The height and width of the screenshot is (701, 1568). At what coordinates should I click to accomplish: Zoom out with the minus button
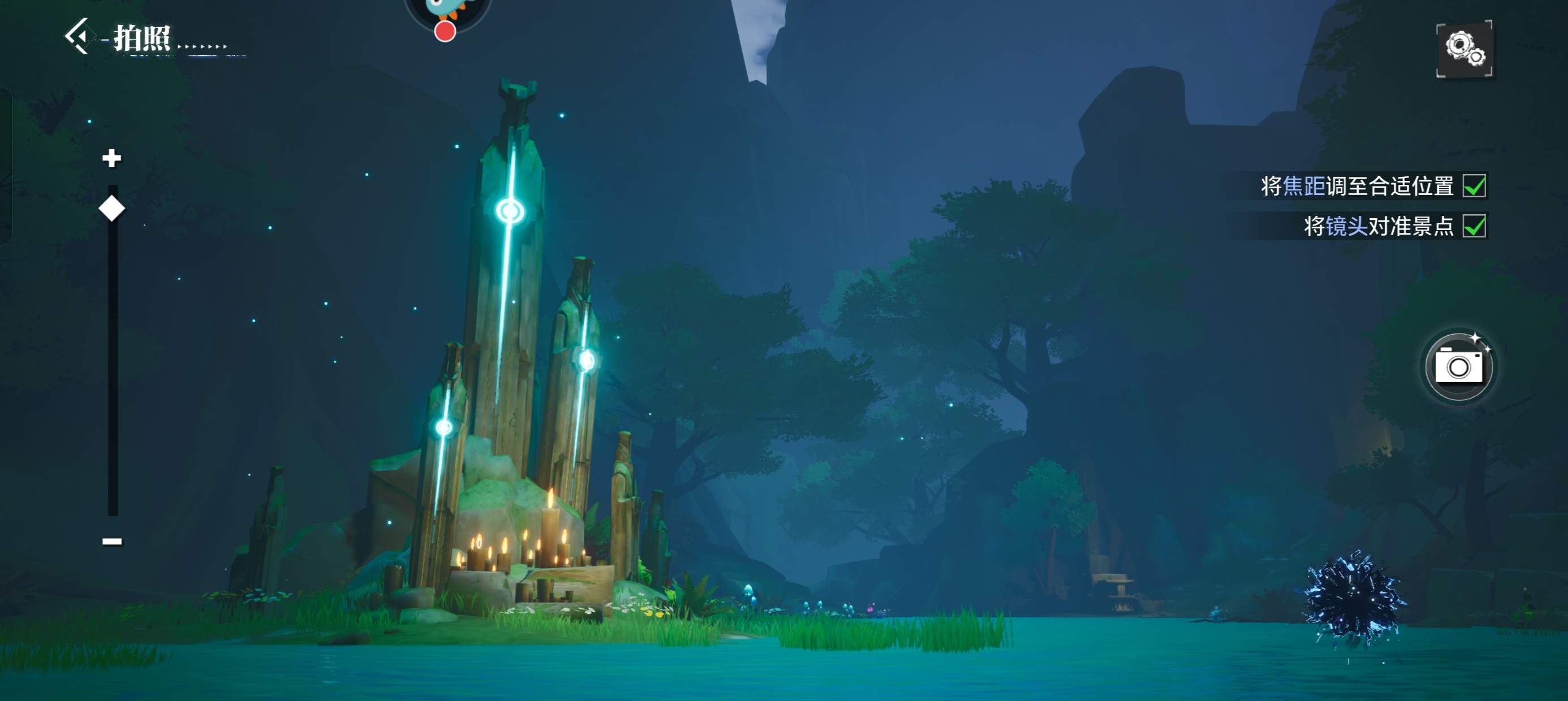click(112, 541)
